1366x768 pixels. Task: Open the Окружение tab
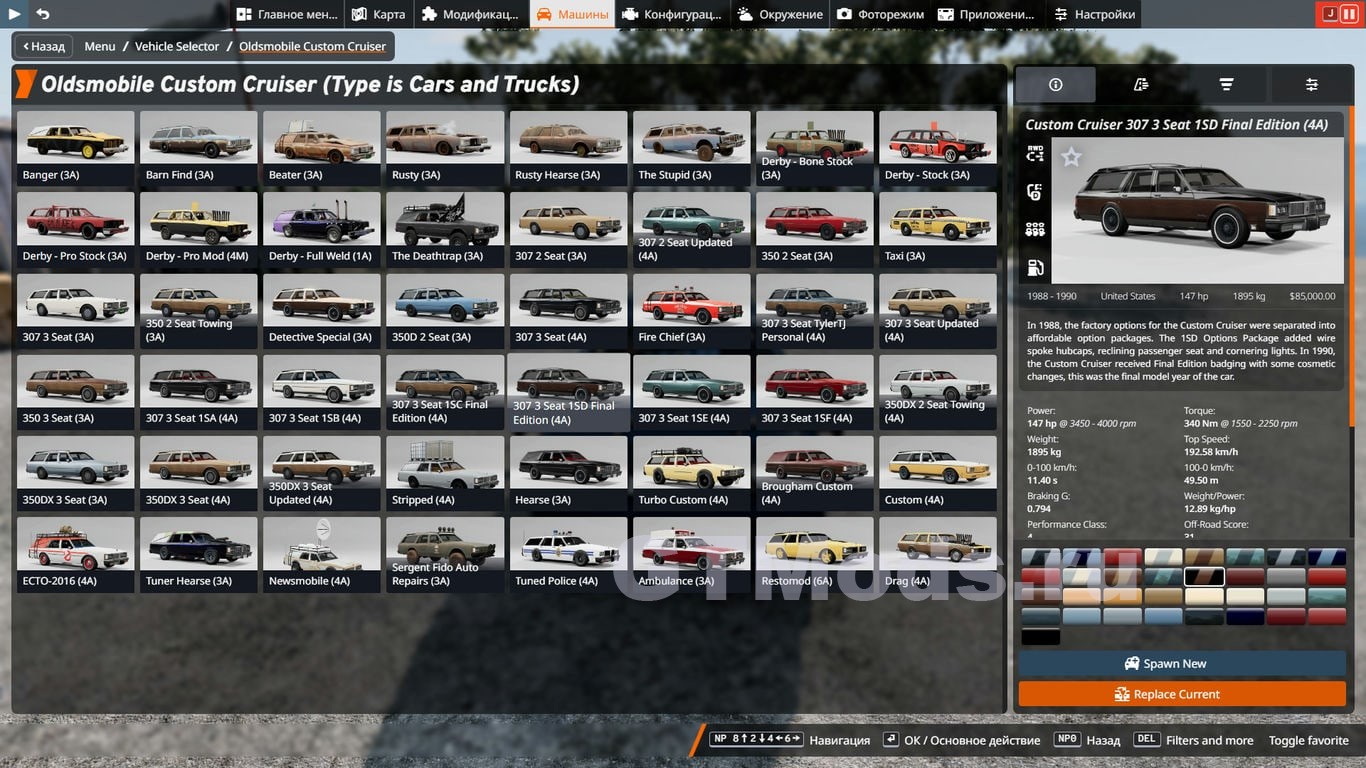780,14
